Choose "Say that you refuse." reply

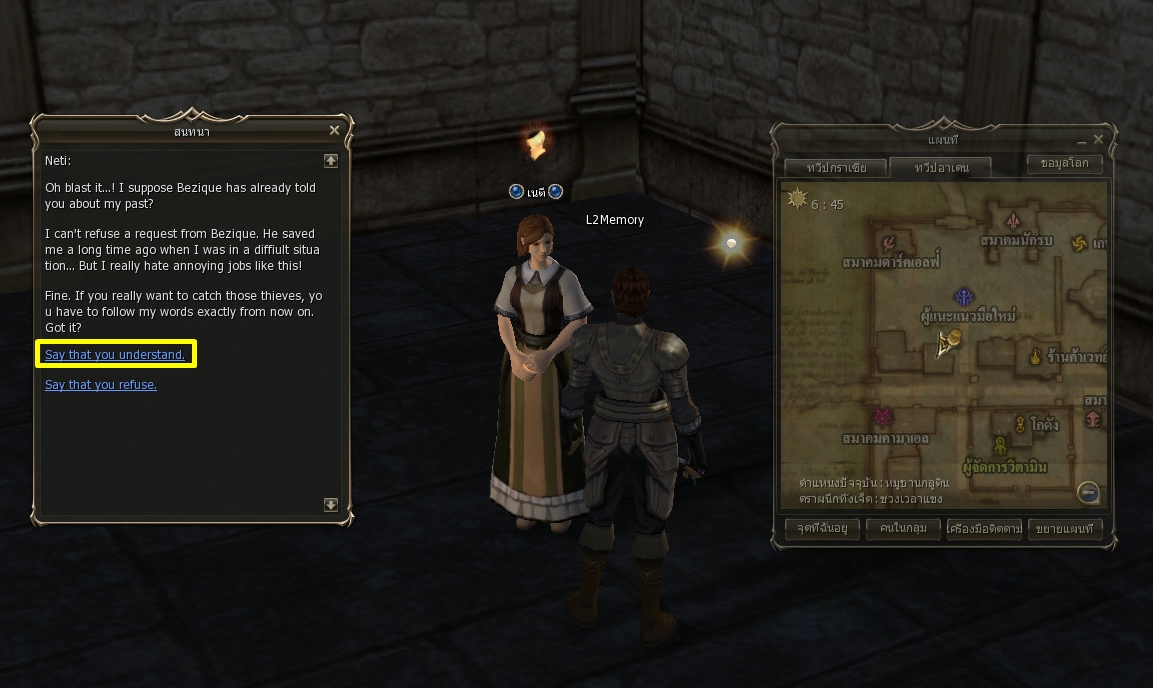(x=101, y=385)
